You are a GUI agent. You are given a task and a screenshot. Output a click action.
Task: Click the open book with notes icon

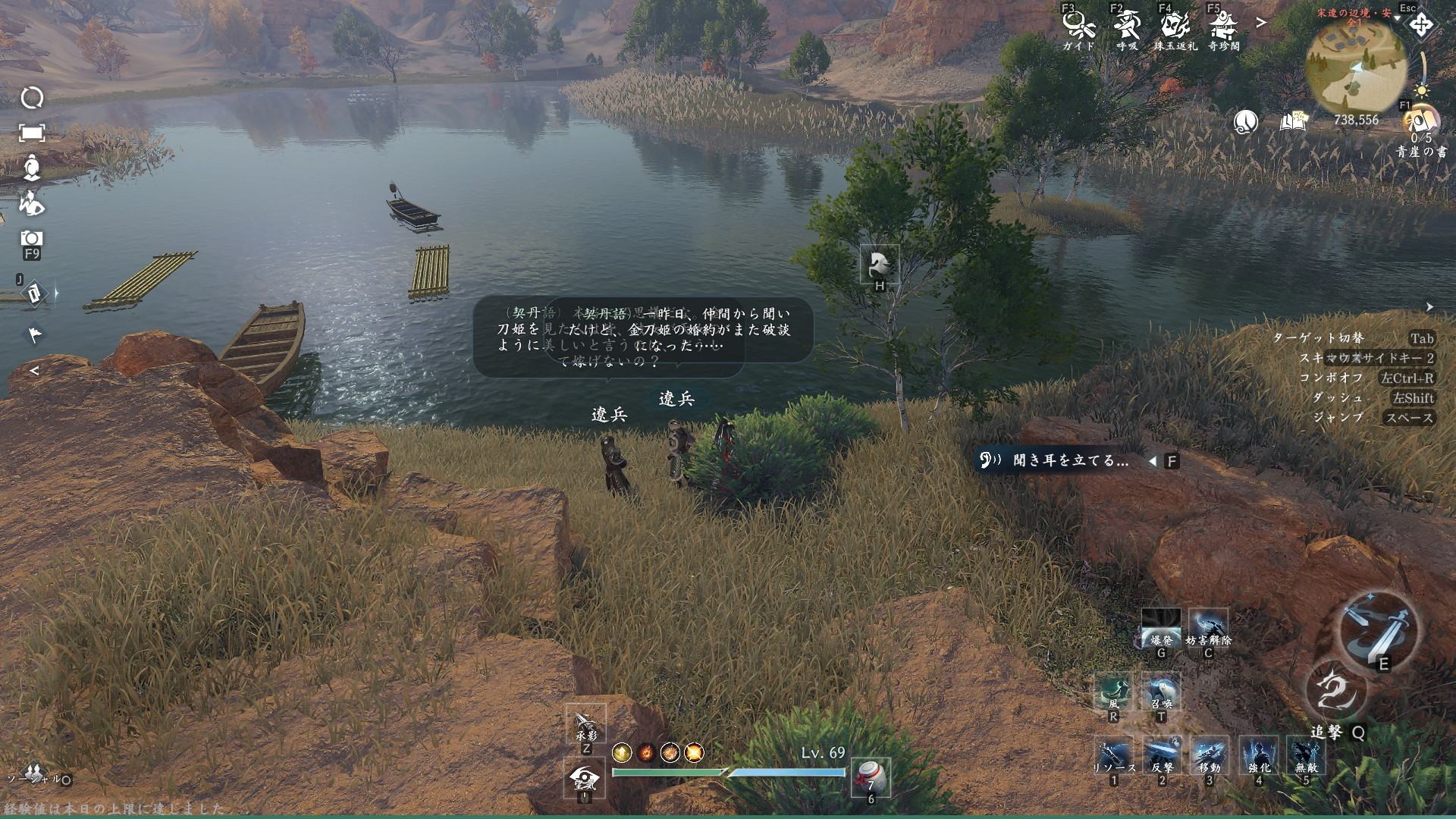tap(1294, 121)
